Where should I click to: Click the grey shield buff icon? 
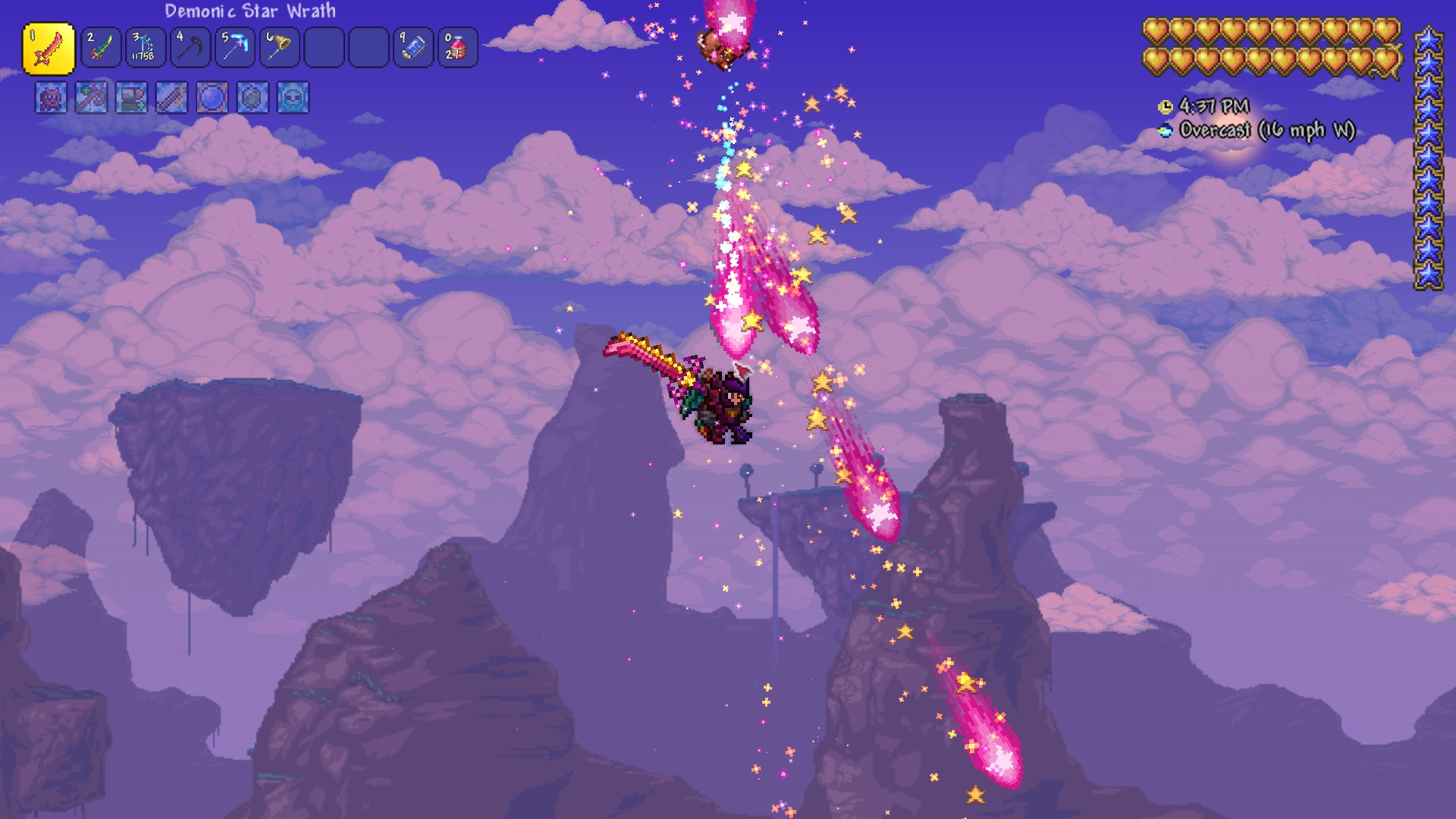tap(253, 98)
